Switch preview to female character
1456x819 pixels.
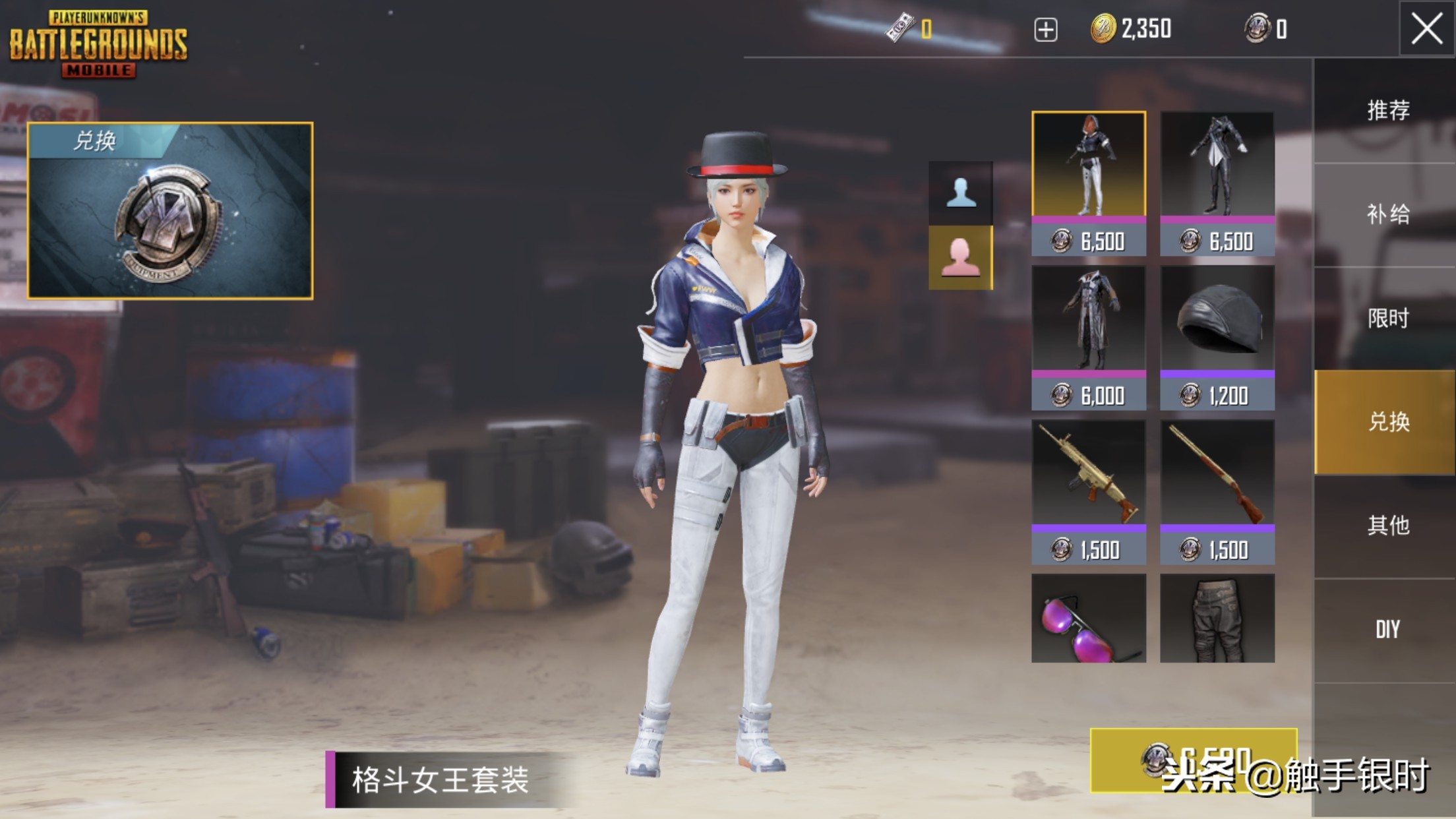[x=960, y=258]
